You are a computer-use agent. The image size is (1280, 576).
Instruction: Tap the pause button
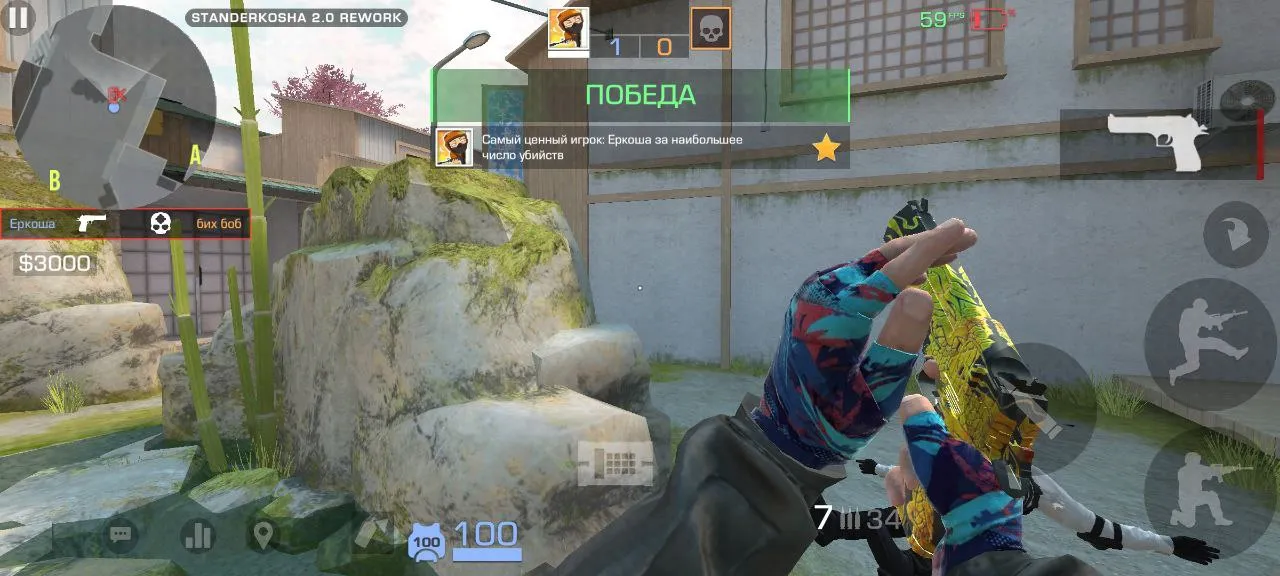[18, 17]
